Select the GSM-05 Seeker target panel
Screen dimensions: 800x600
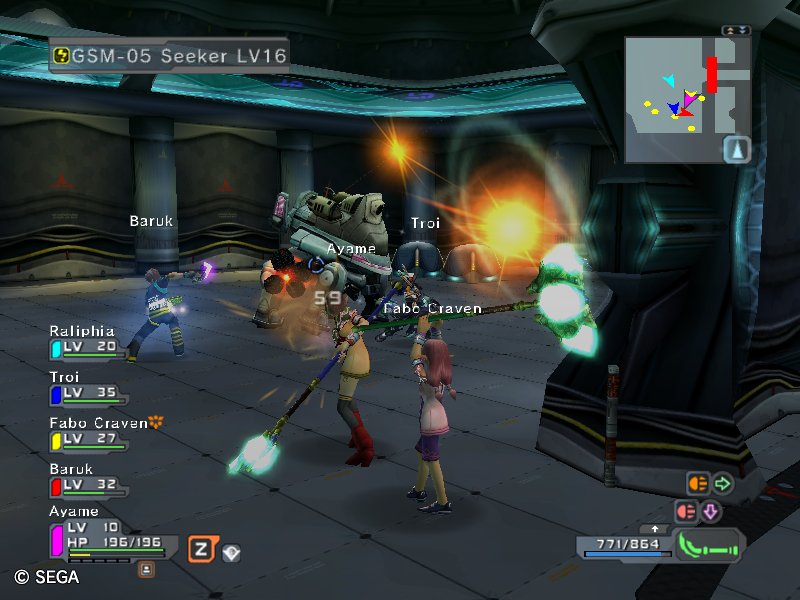[168, 54]
